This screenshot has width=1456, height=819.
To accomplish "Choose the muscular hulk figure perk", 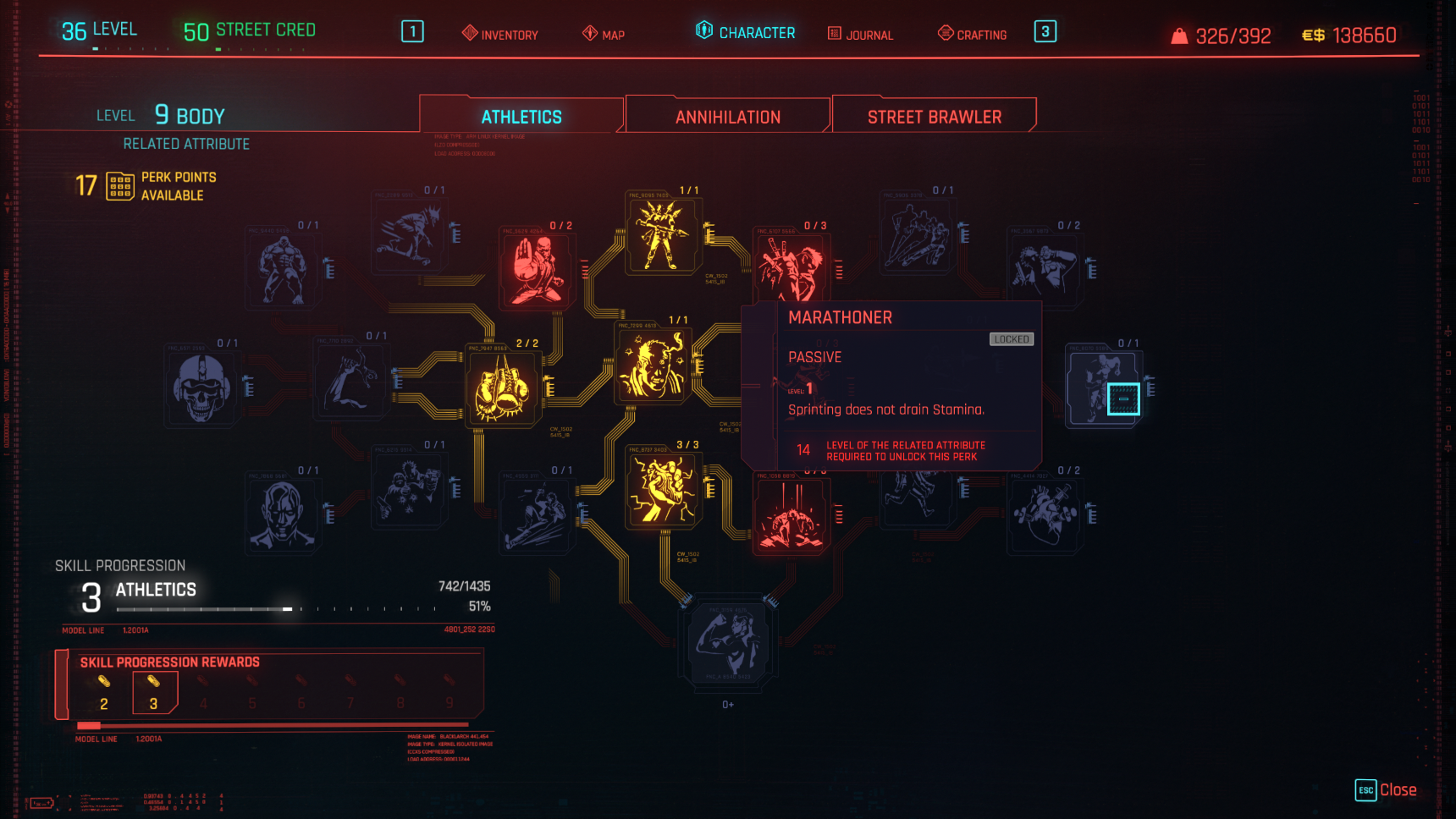I will point(283,269).
